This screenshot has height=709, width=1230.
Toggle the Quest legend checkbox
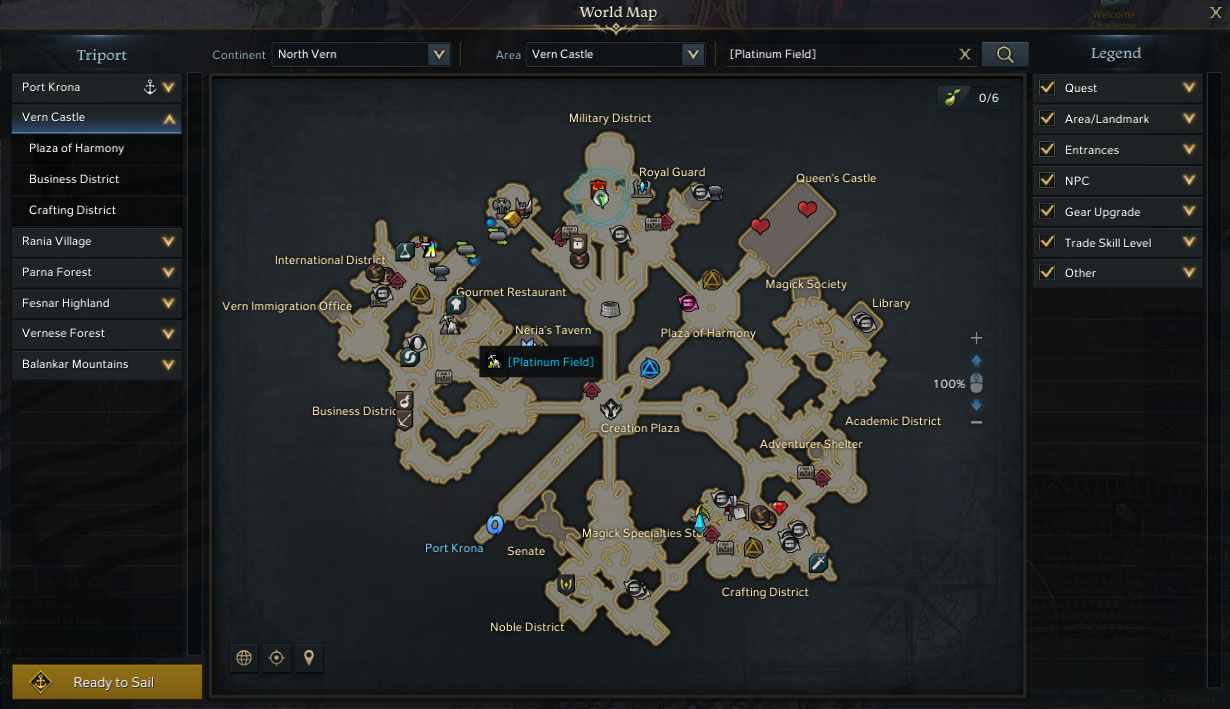(x=1047, y=88)
